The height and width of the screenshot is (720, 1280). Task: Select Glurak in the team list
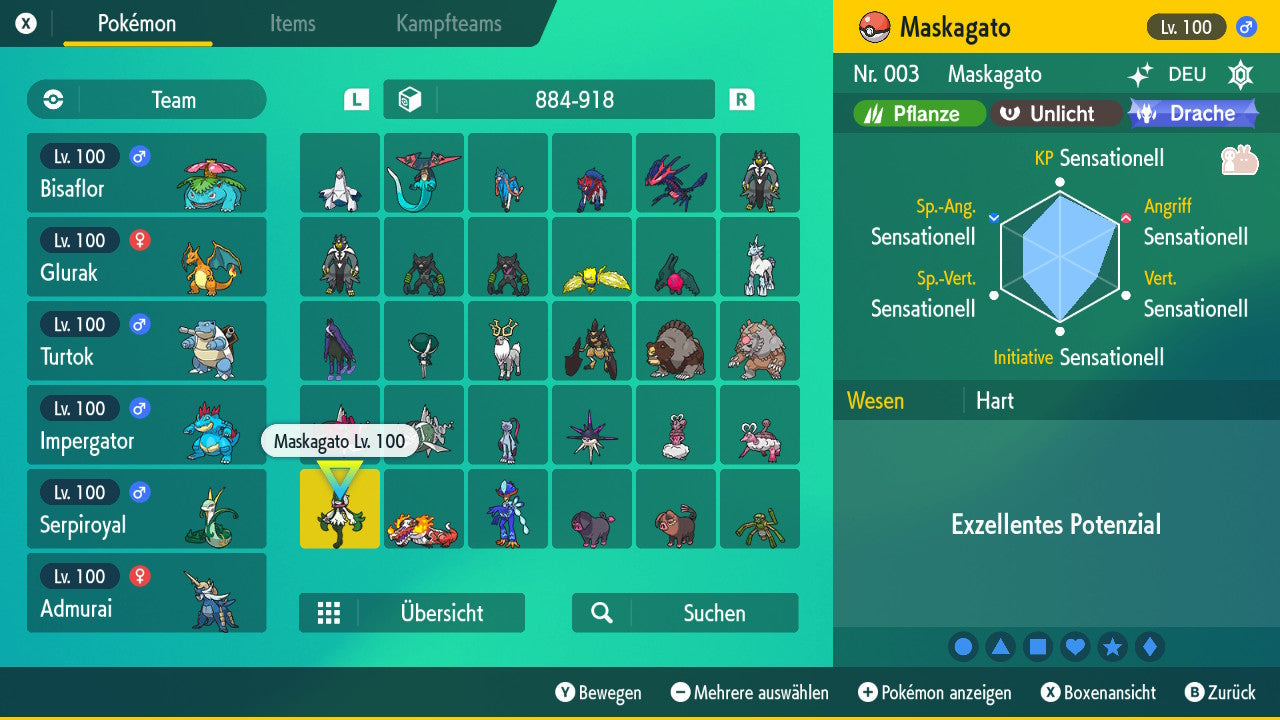coord(146,257)
